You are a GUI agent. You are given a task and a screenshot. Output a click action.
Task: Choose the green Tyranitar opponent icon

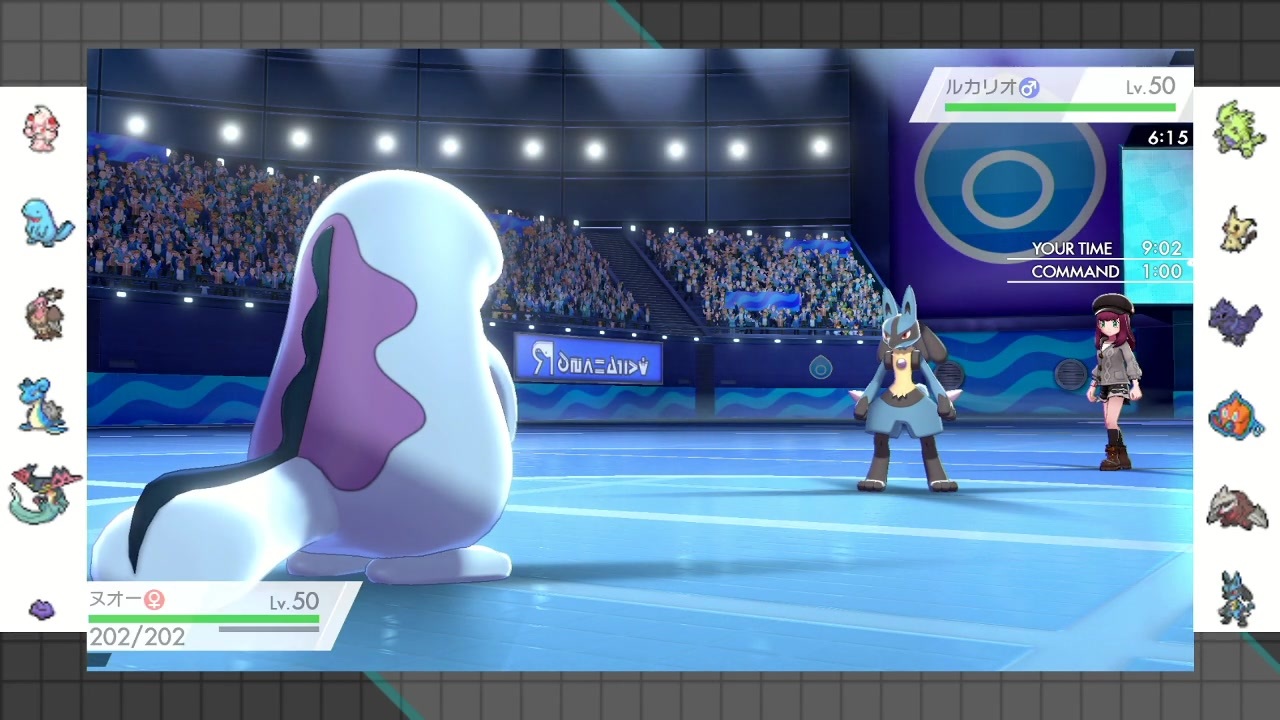click(1239, 128)
